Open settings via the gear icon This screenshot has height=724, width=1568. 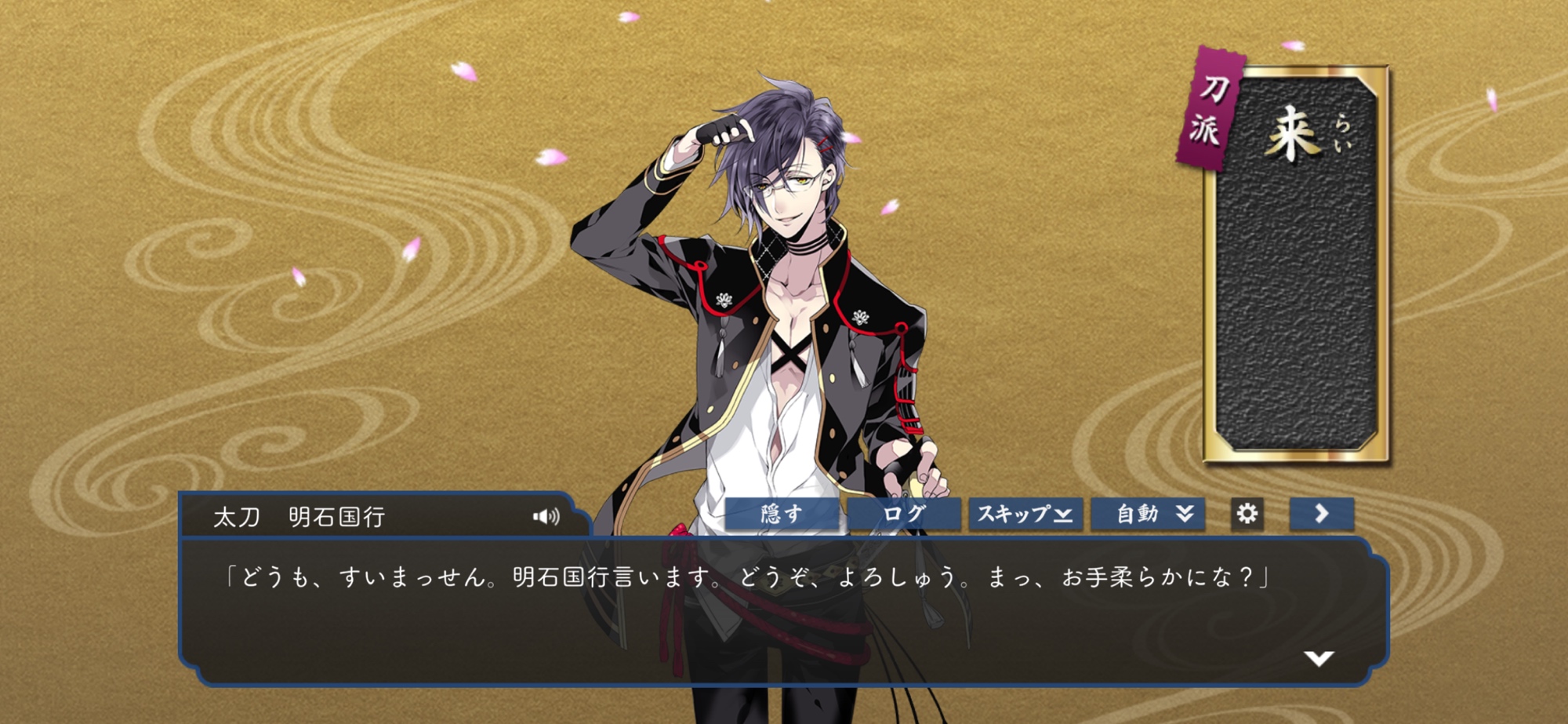tap(1247, 514)
